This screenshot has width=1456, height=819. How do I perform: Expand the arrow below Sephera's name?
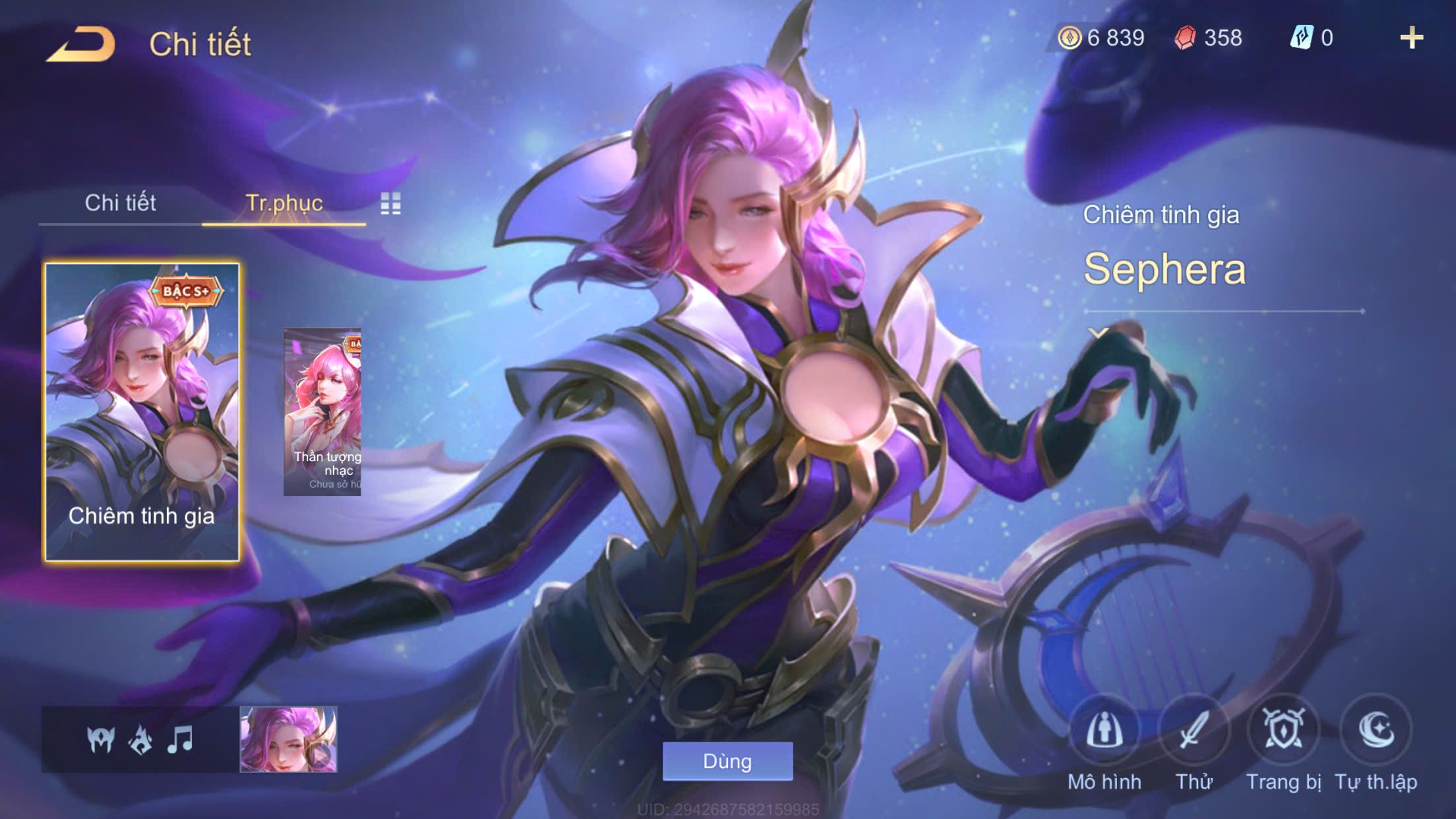tap(1098, 333)
